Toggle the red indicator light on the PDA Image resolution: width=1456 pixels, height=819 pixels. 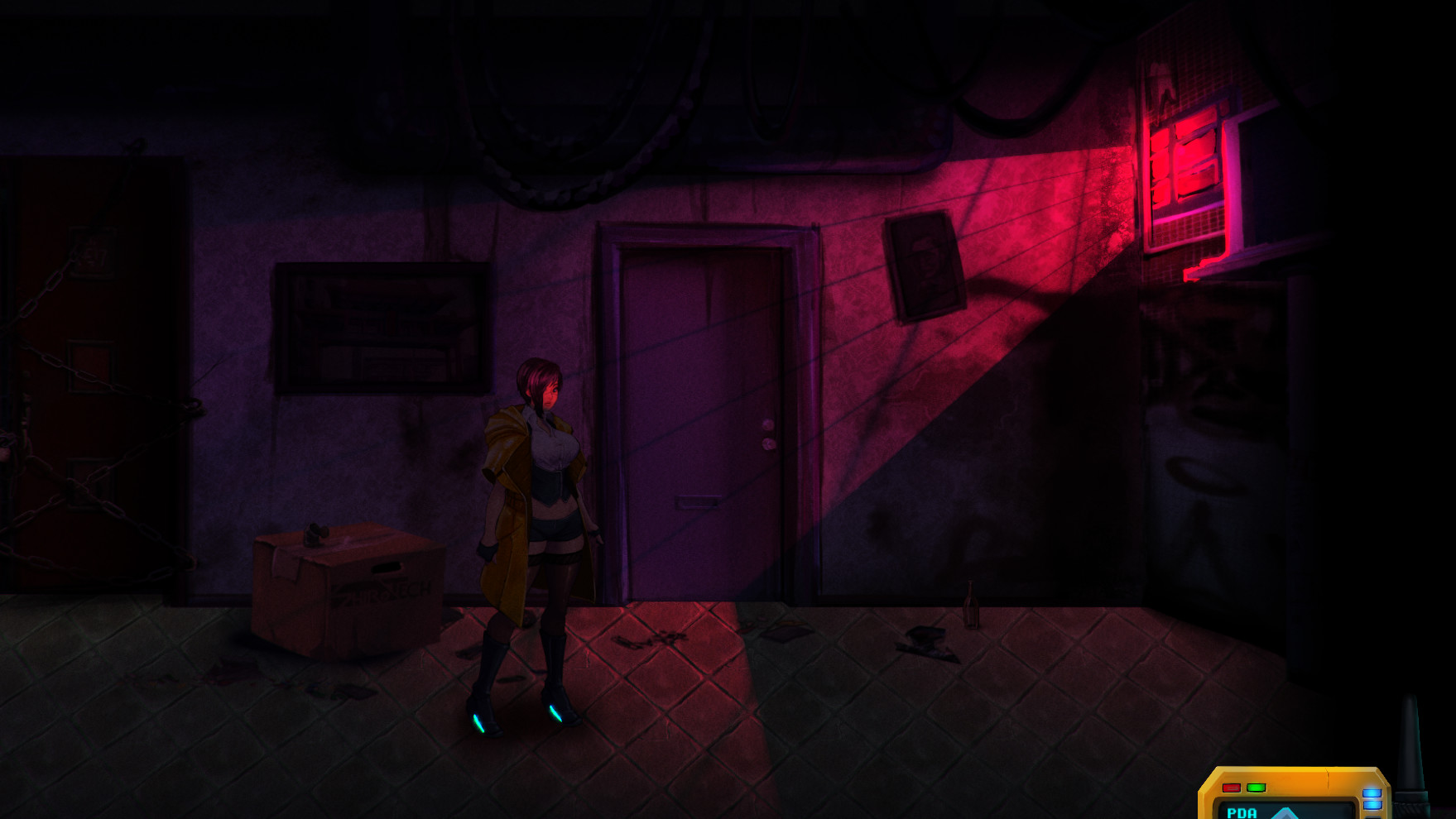click(x=1232, y=787)
